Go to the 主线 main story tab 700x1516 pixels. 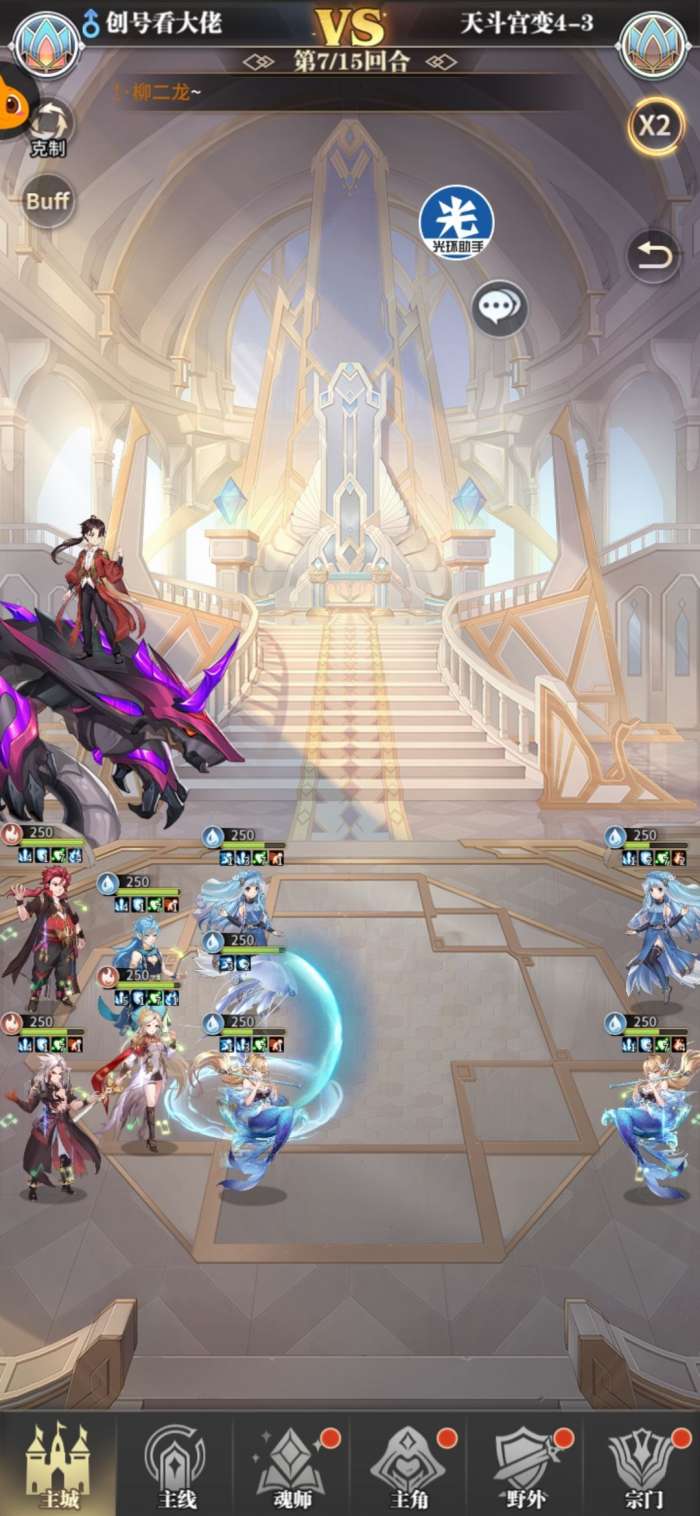pyautogui.click(x=175, y=1464)
